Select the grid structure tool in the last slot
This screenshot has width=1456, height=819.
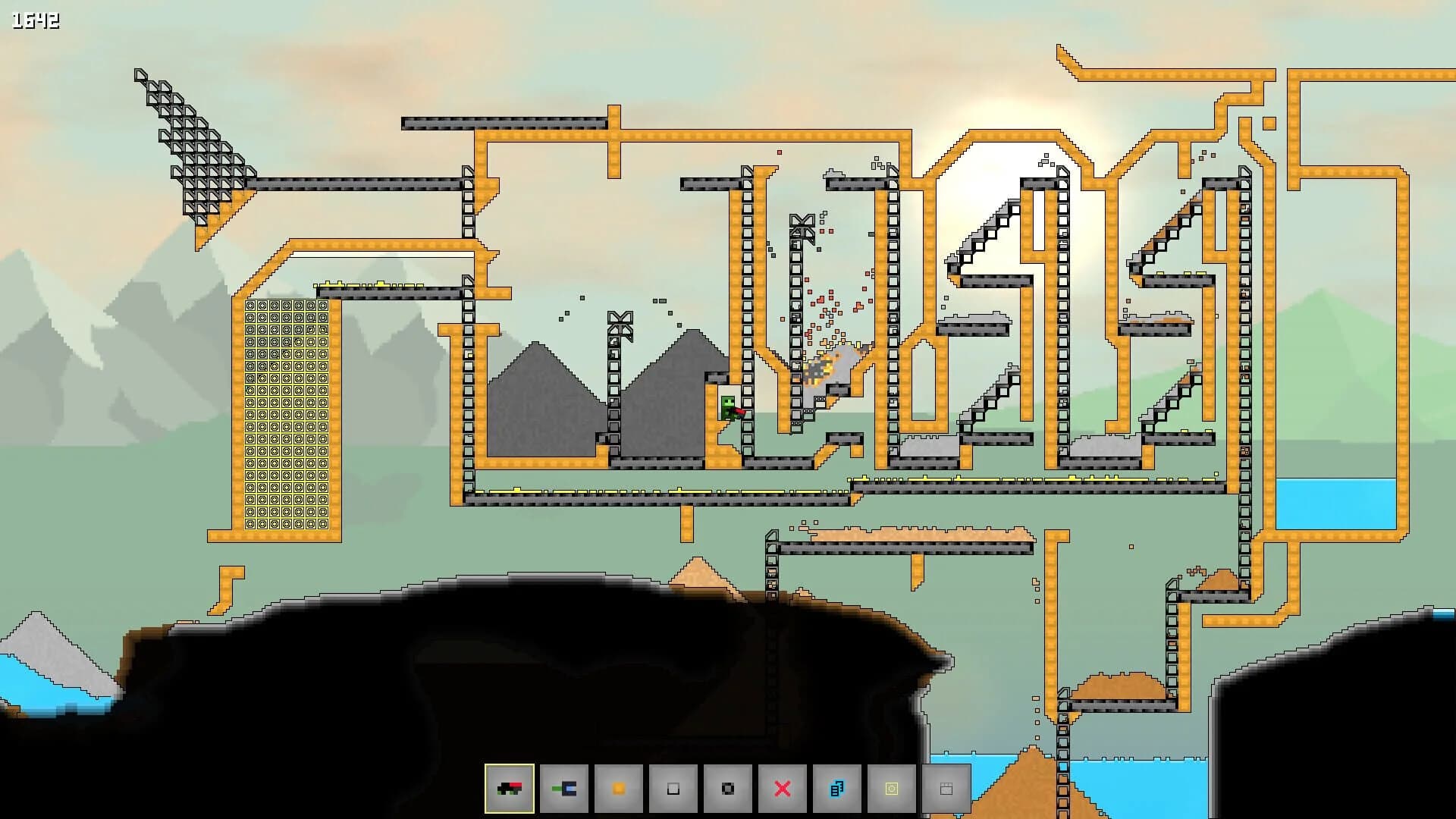click(x=945, y=789)
